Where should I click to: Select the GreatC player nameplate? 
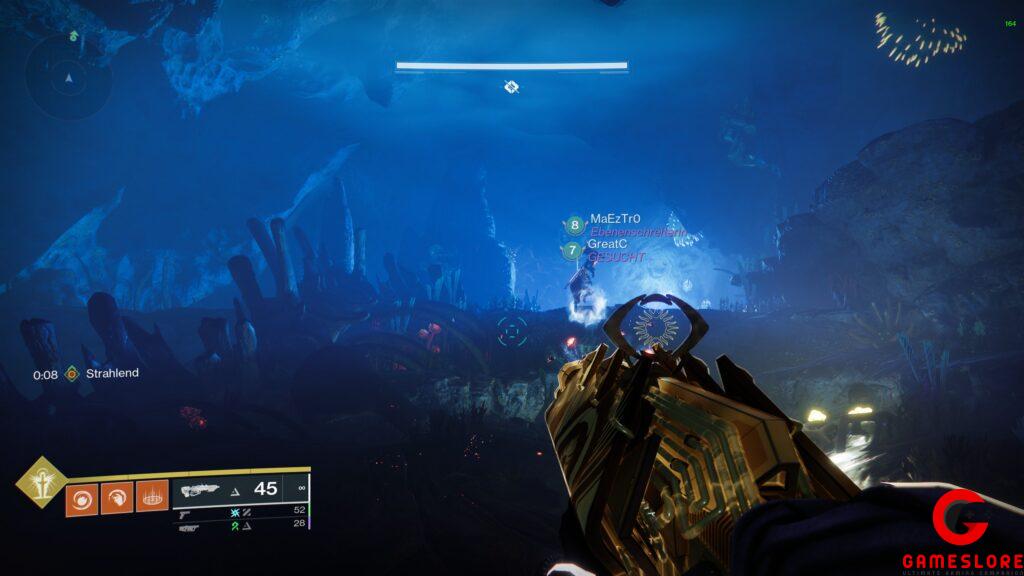pos(607,244)
